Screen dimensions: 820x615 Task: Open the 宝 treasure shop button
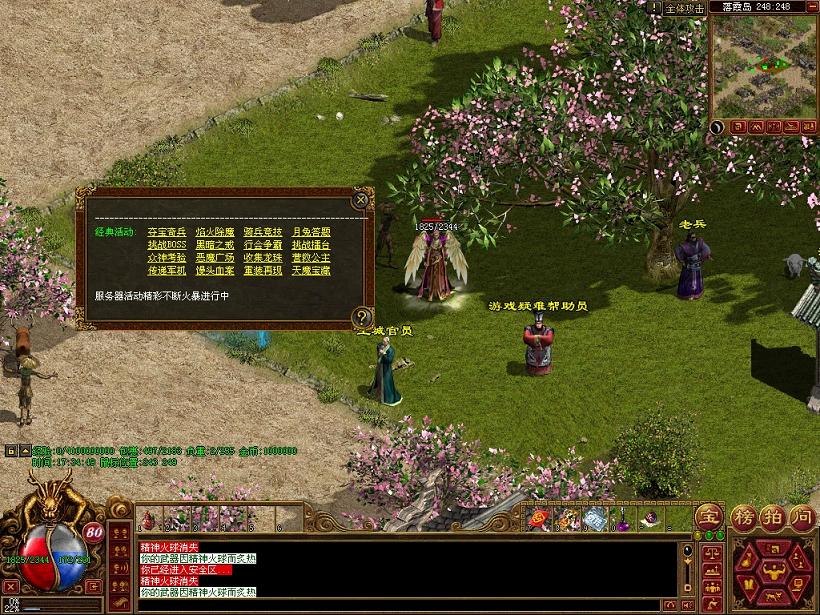708,518
